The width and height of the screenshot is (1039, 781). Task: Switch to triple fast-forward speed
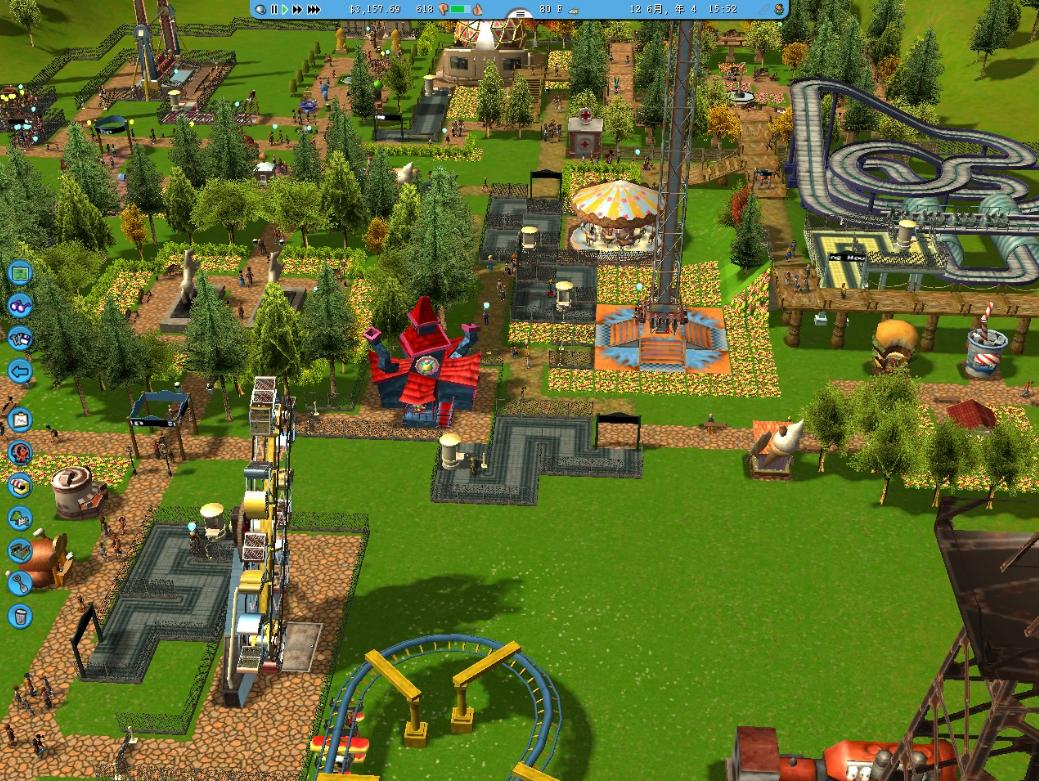pos(313,9)
